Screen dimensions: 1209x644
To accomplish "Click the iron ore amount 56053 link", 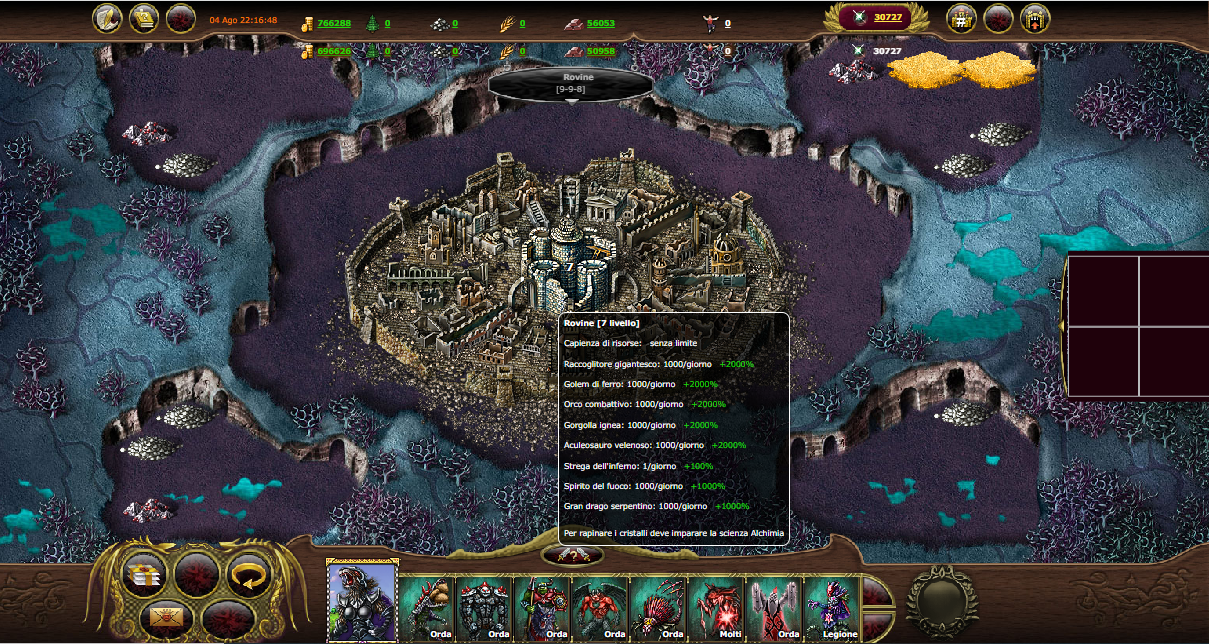I will click(601, 23).
